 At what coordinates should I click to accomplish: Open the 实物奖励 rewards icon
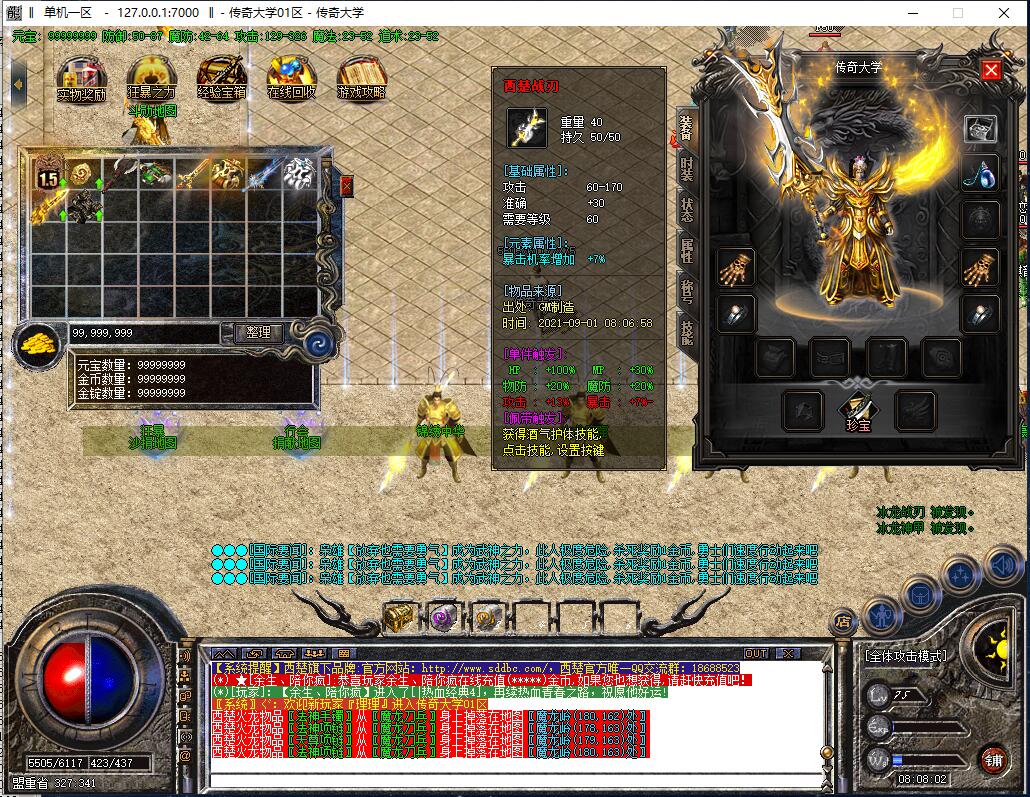point(82,76)
